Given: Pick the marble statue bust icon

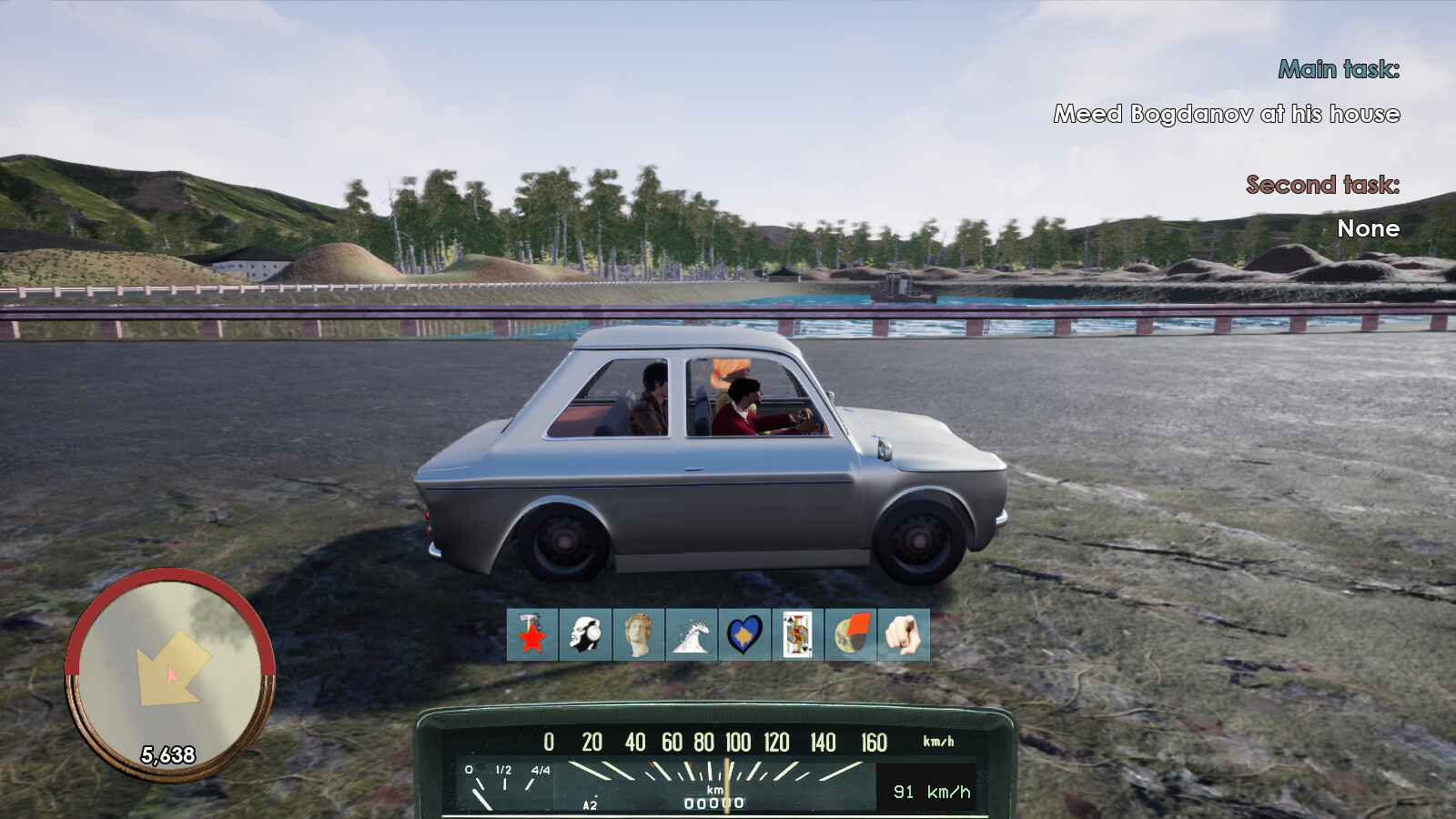Looking at the screenshot, I should 639,634.
